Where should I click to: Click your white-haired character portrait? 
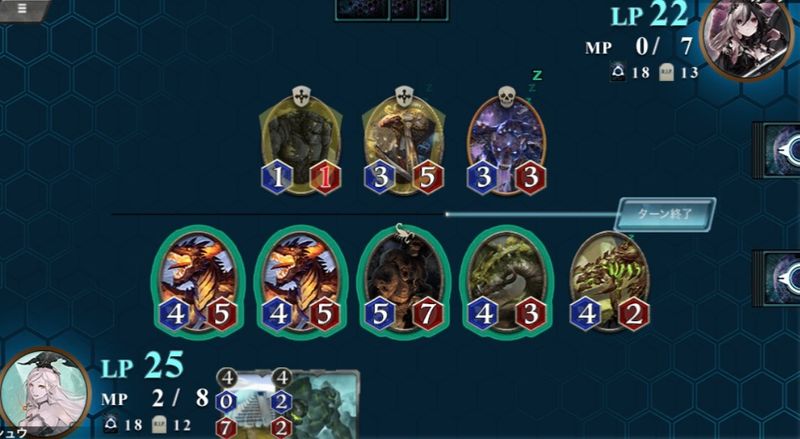(x=36, y=397)
